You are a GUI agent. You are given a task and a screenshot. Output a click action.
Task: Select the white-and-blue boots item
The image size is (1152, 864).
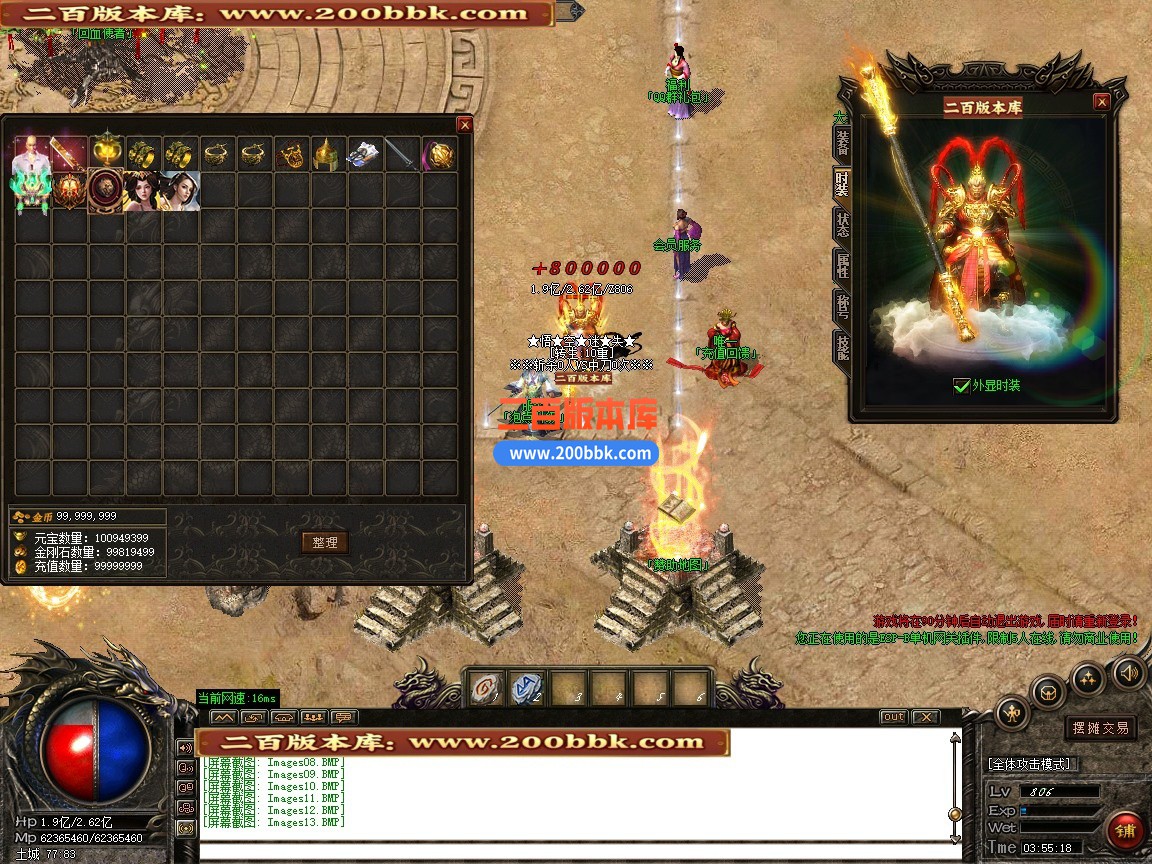click(364, 154)
